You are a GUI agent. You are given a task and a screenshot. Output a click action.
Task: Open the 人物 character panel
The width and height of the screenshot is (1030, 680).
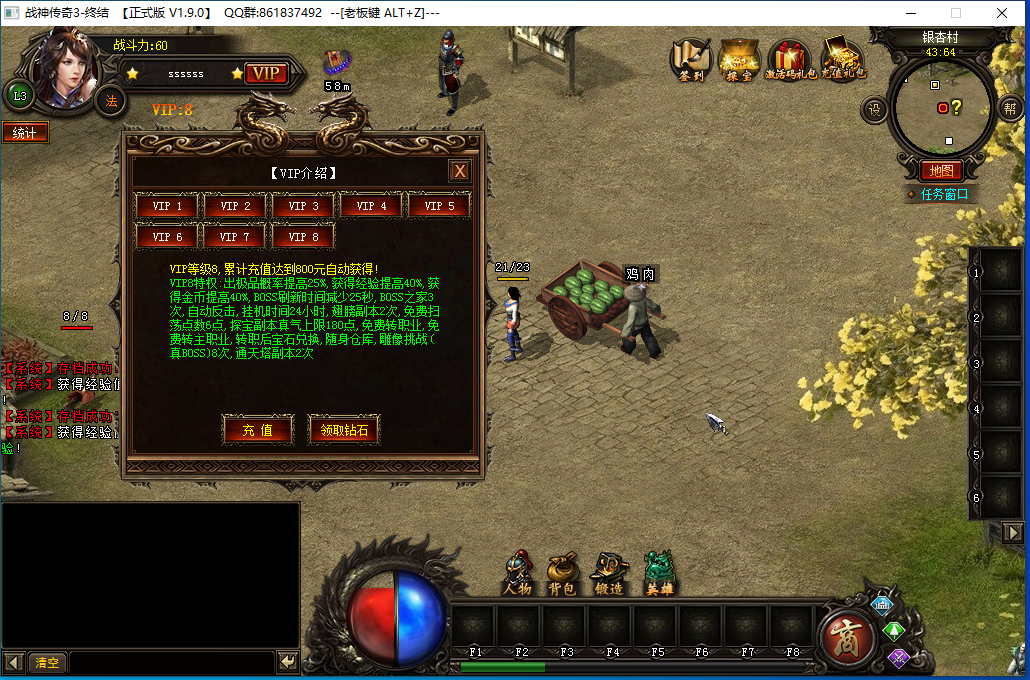pyautogui.click(x=517, y=575)
